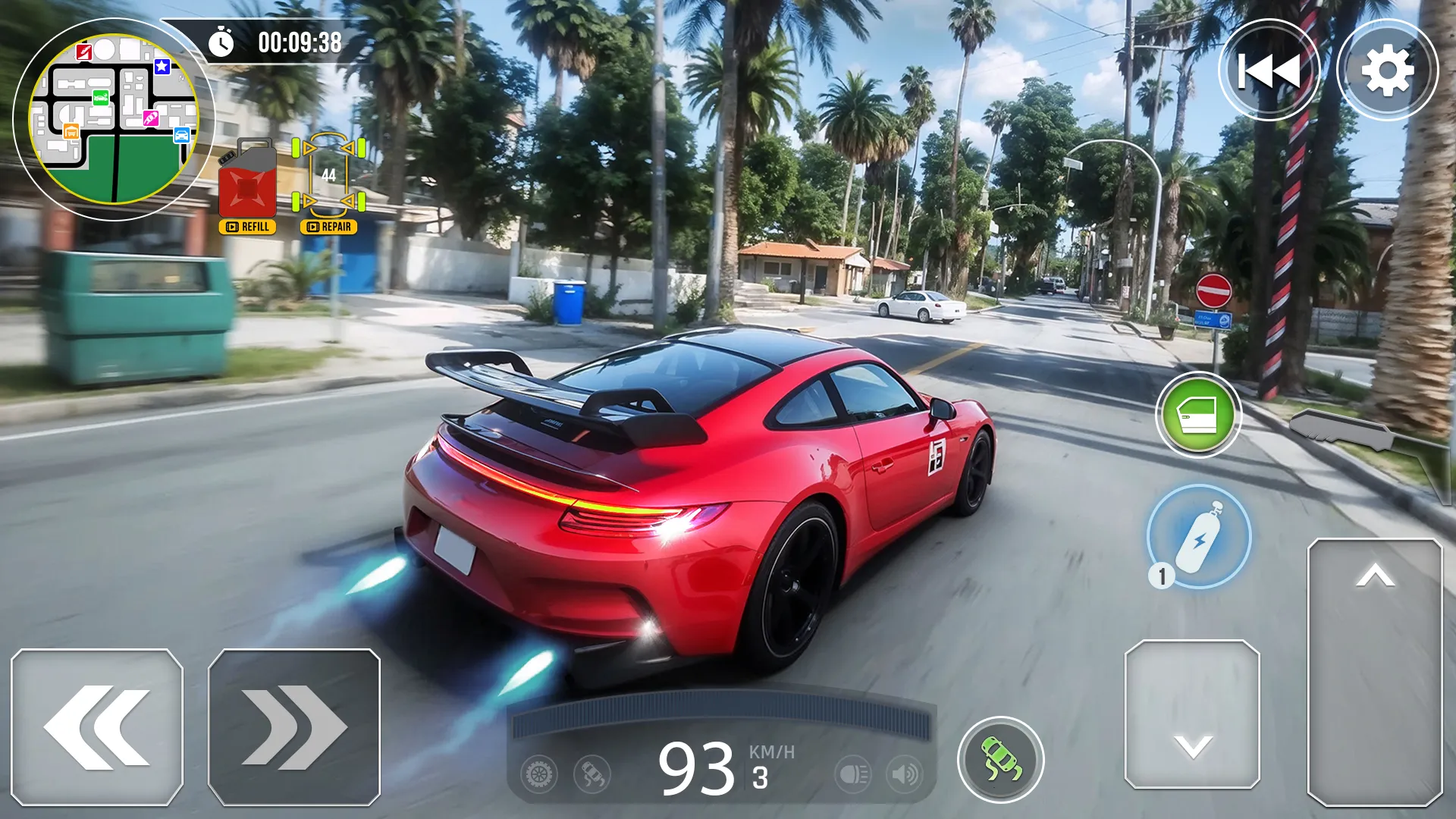Steer left with the double-chevron button

tap(97, 727)
